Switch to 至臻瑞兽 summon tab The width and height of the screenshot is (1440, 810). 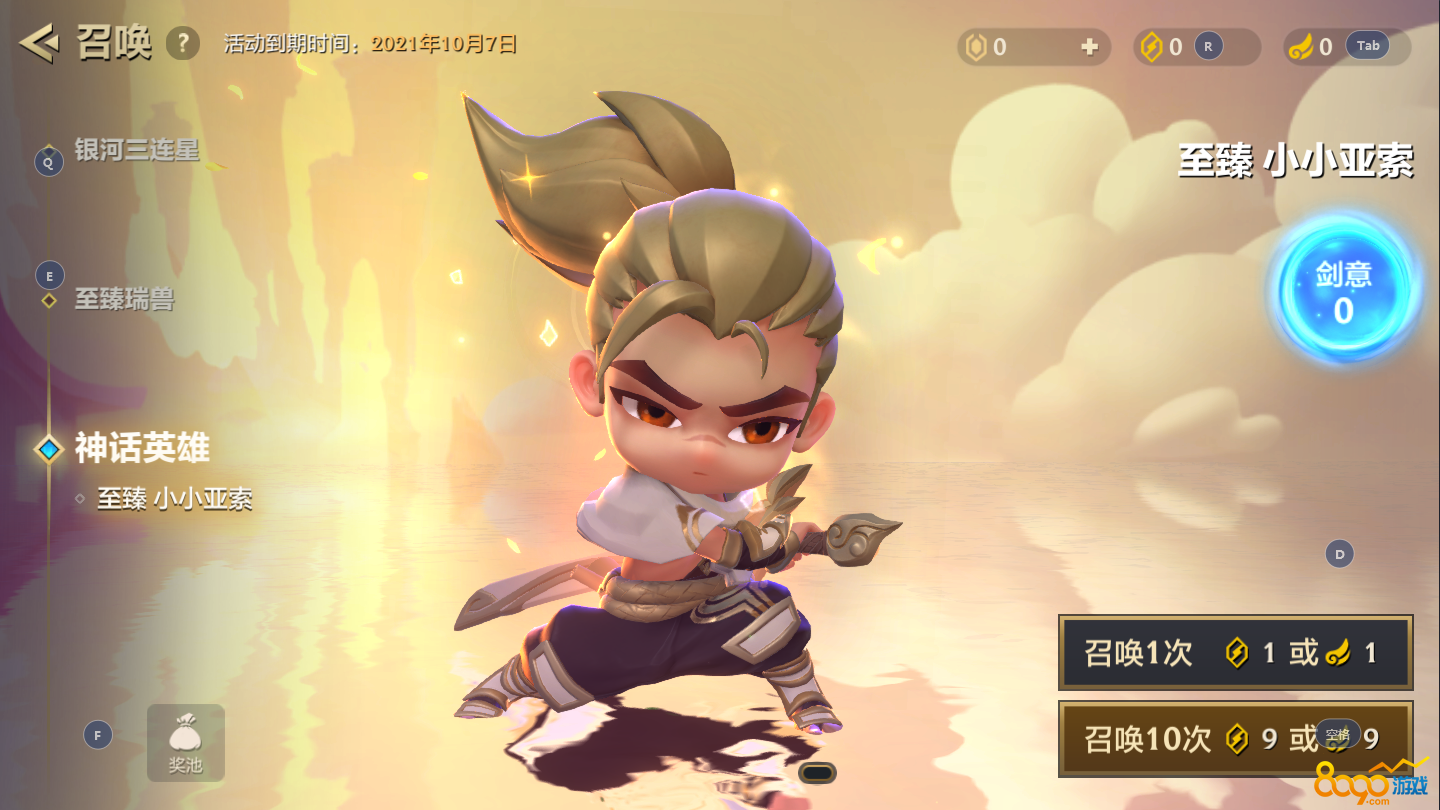[124, 299]
